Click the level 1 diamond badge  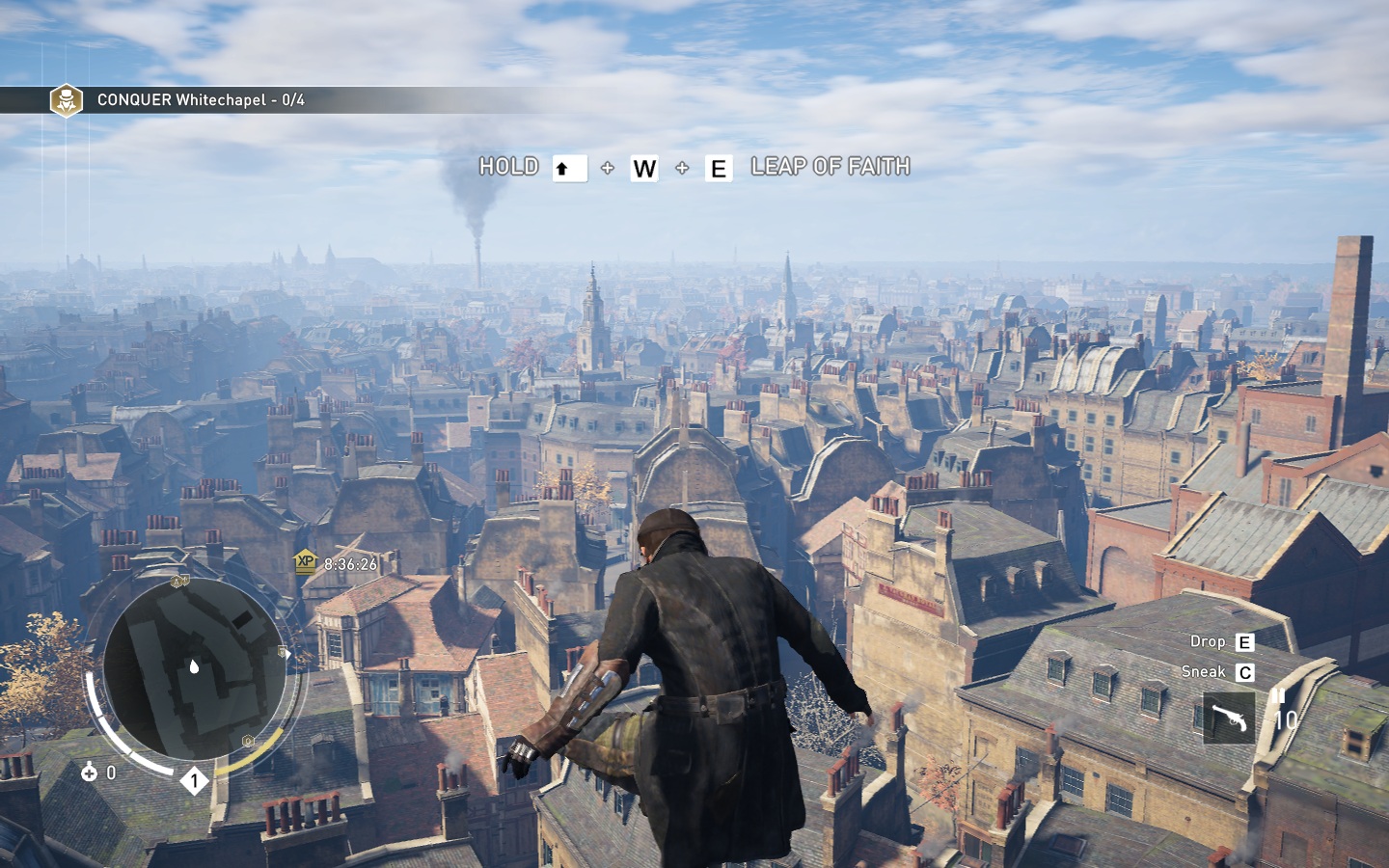[195, 780]
